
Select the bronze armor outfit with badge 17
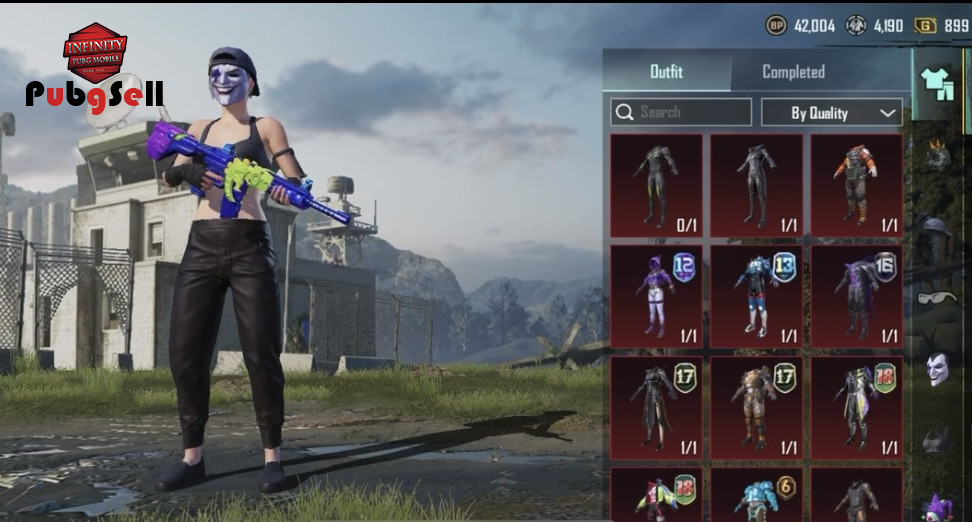(756, 405)
